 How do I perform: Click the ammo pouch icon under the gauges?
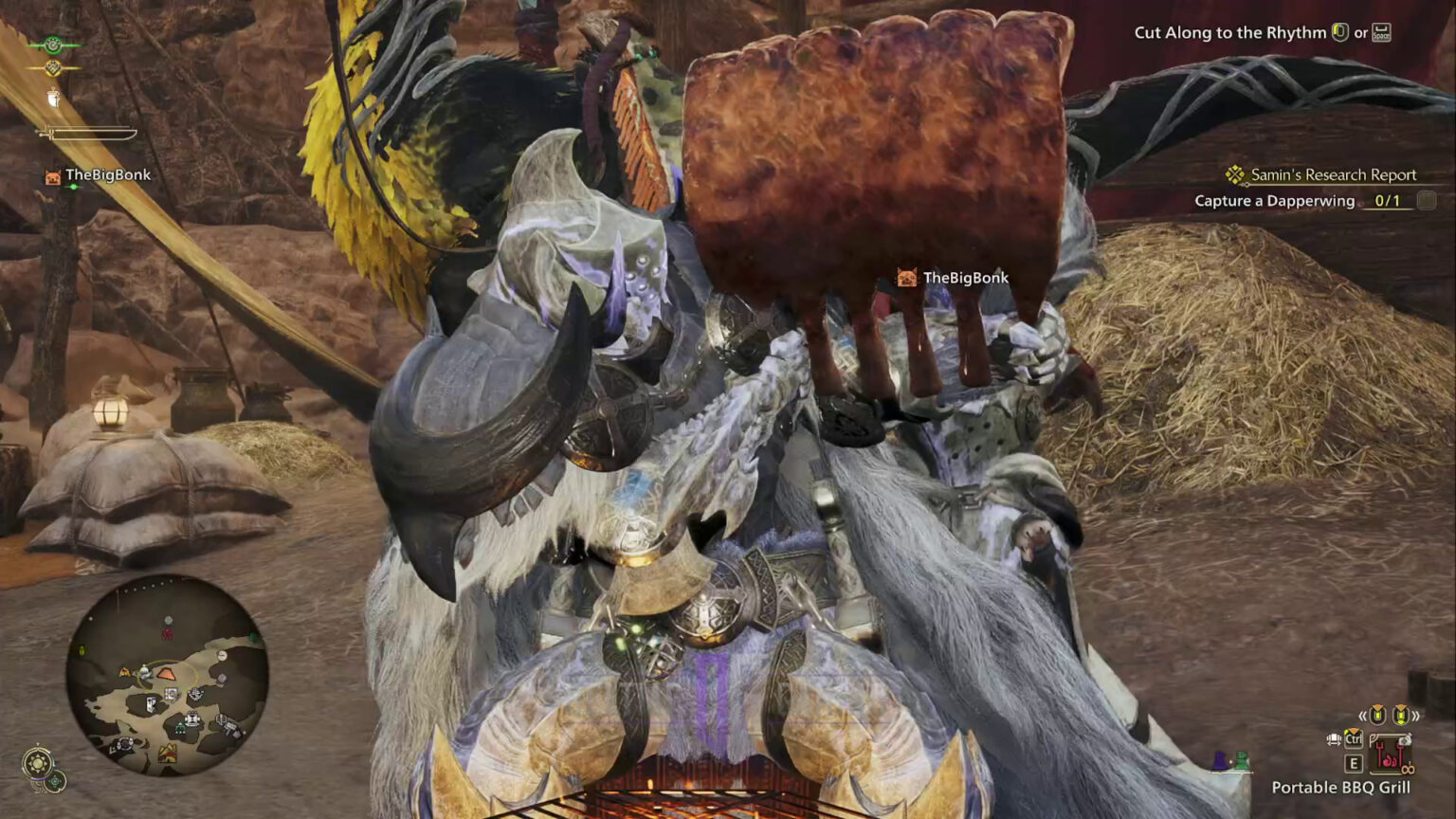point(53,98)
